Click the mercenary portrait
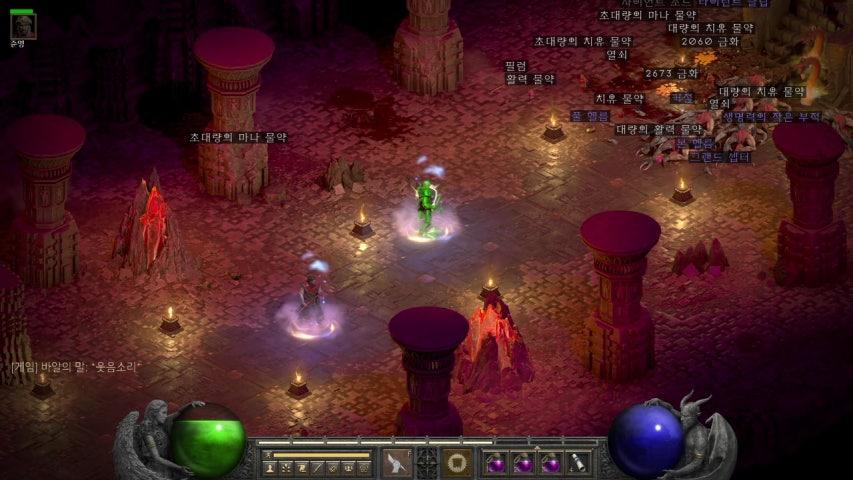The width and height of the screenshot is (853, 480). point(21,24)
